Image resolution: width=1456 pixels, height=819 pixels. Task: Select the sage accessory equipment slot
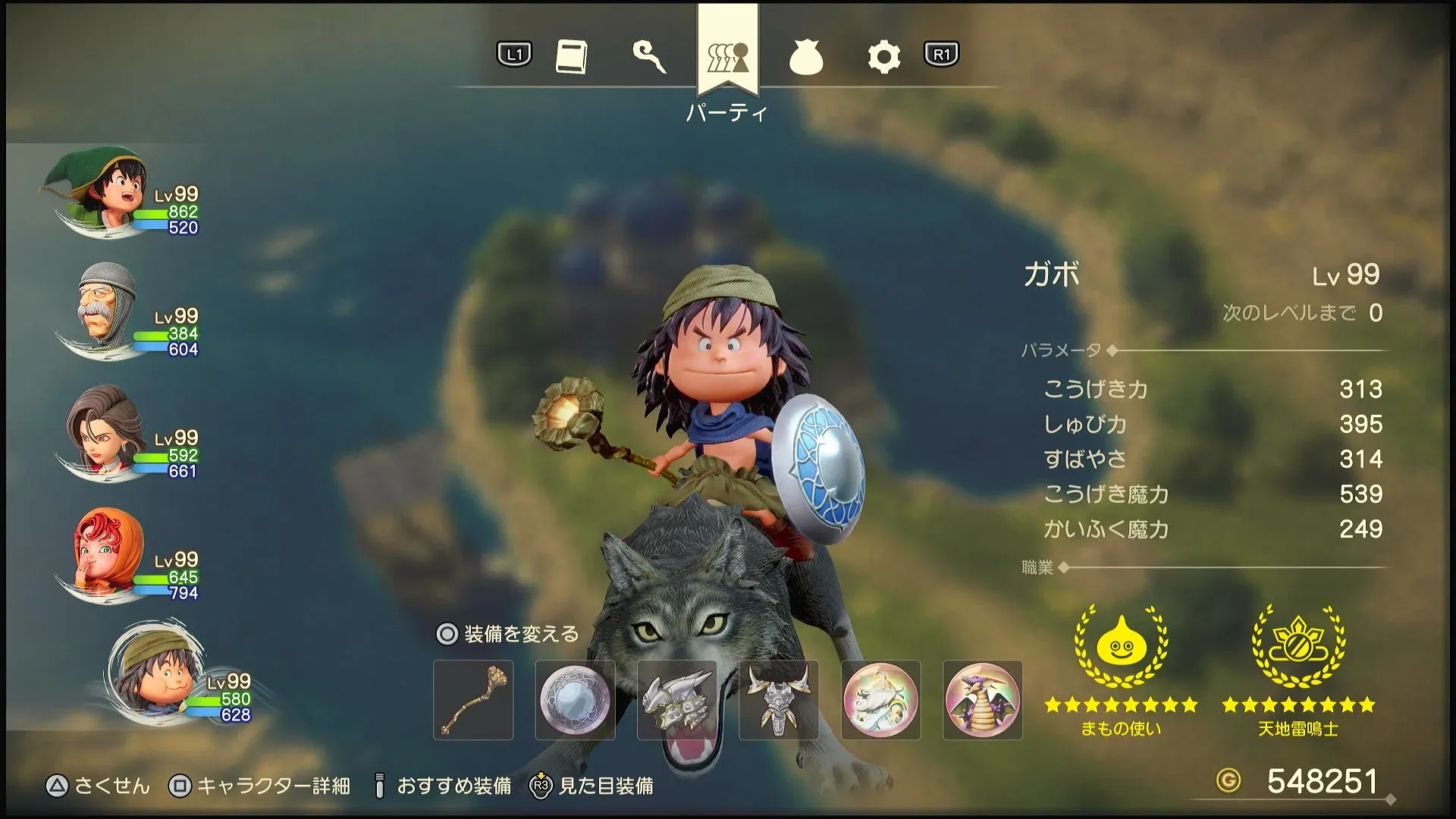click(881, 699)
